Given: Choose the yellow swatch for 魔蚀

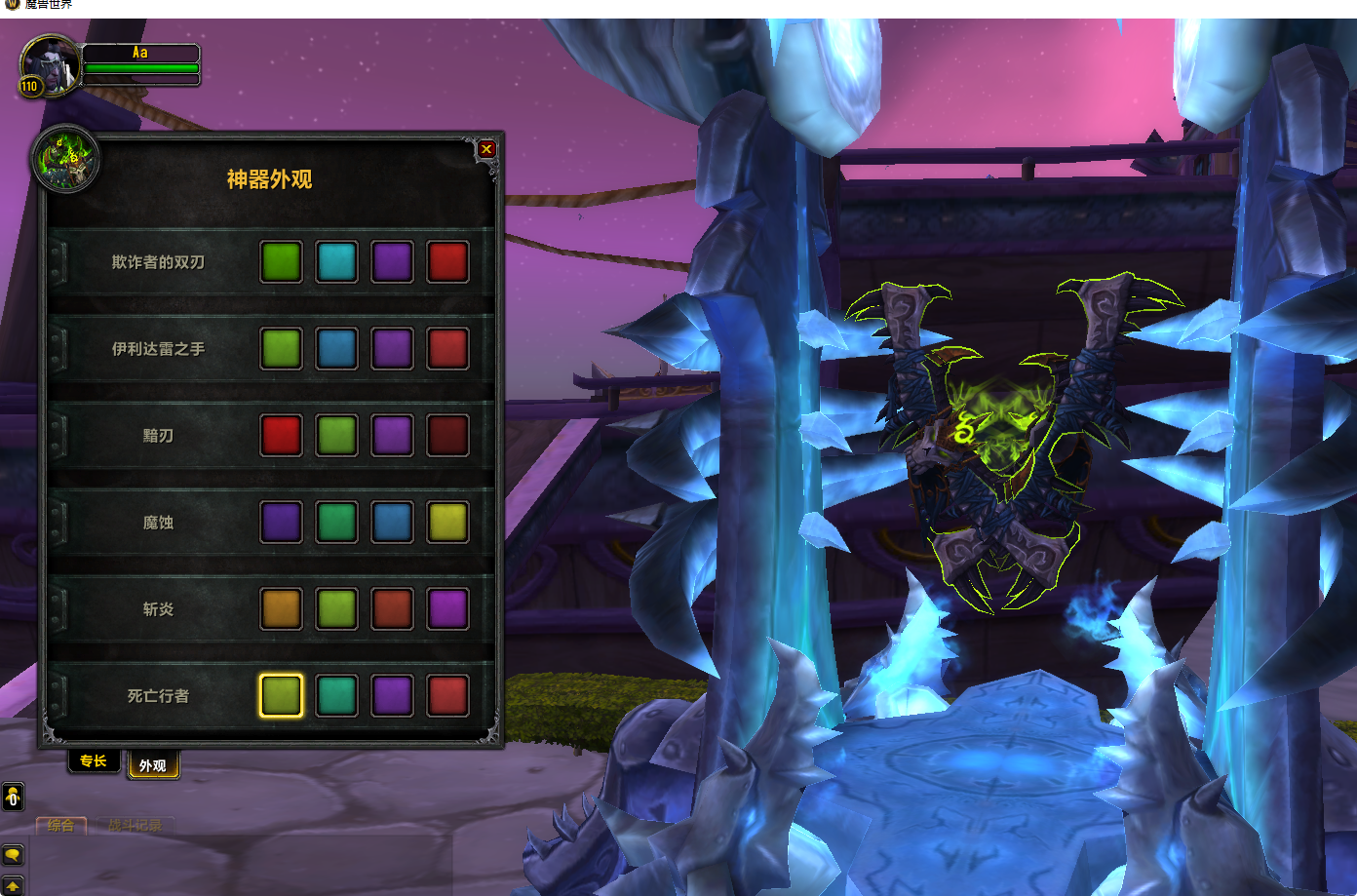Looking at the screenshot, I should point(448,522).
